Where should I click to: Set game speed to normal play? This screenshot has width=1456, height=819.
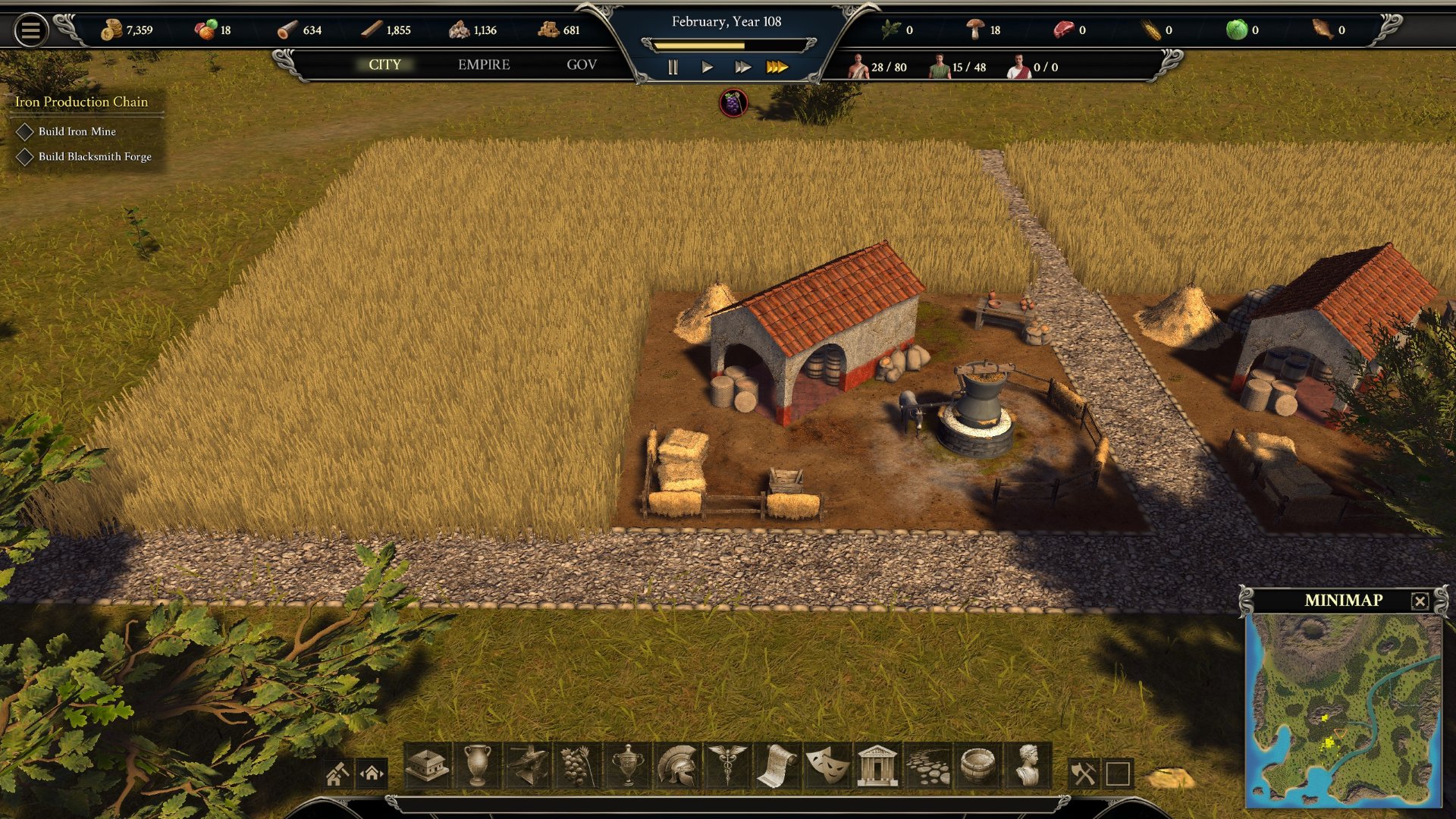[707, 67]
